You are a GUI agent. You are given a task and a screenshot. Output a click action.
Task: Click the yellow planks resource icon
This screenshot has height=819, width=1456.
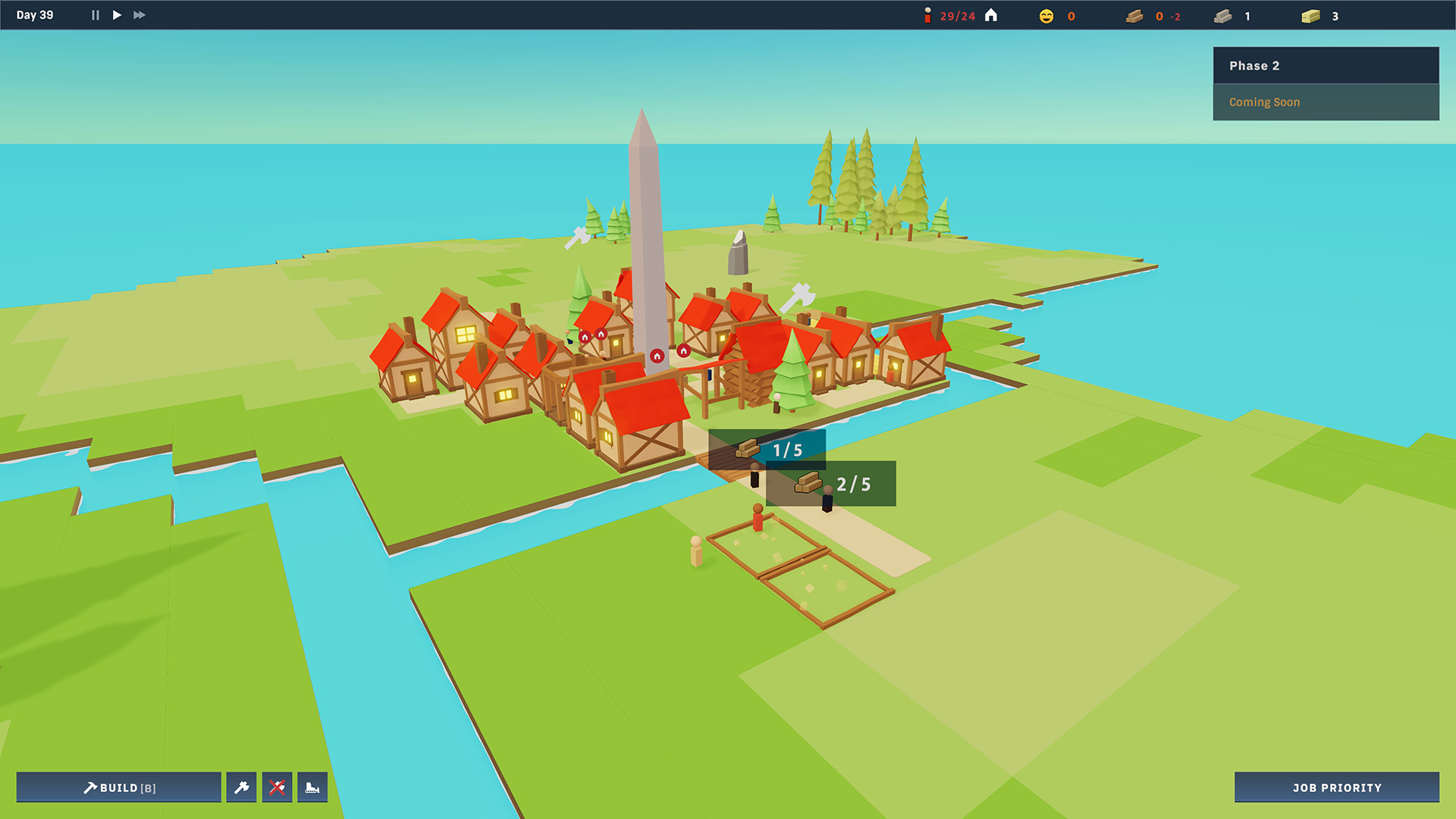(1310, 15)
